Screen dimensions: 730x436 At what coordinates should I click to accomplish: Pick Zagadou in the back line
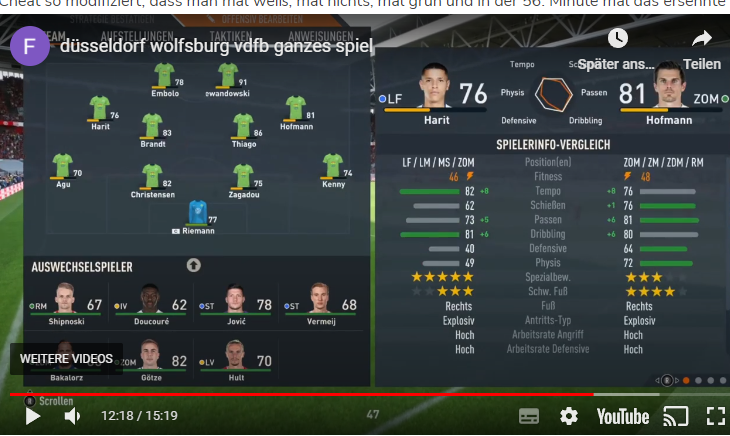coord(243,176)
